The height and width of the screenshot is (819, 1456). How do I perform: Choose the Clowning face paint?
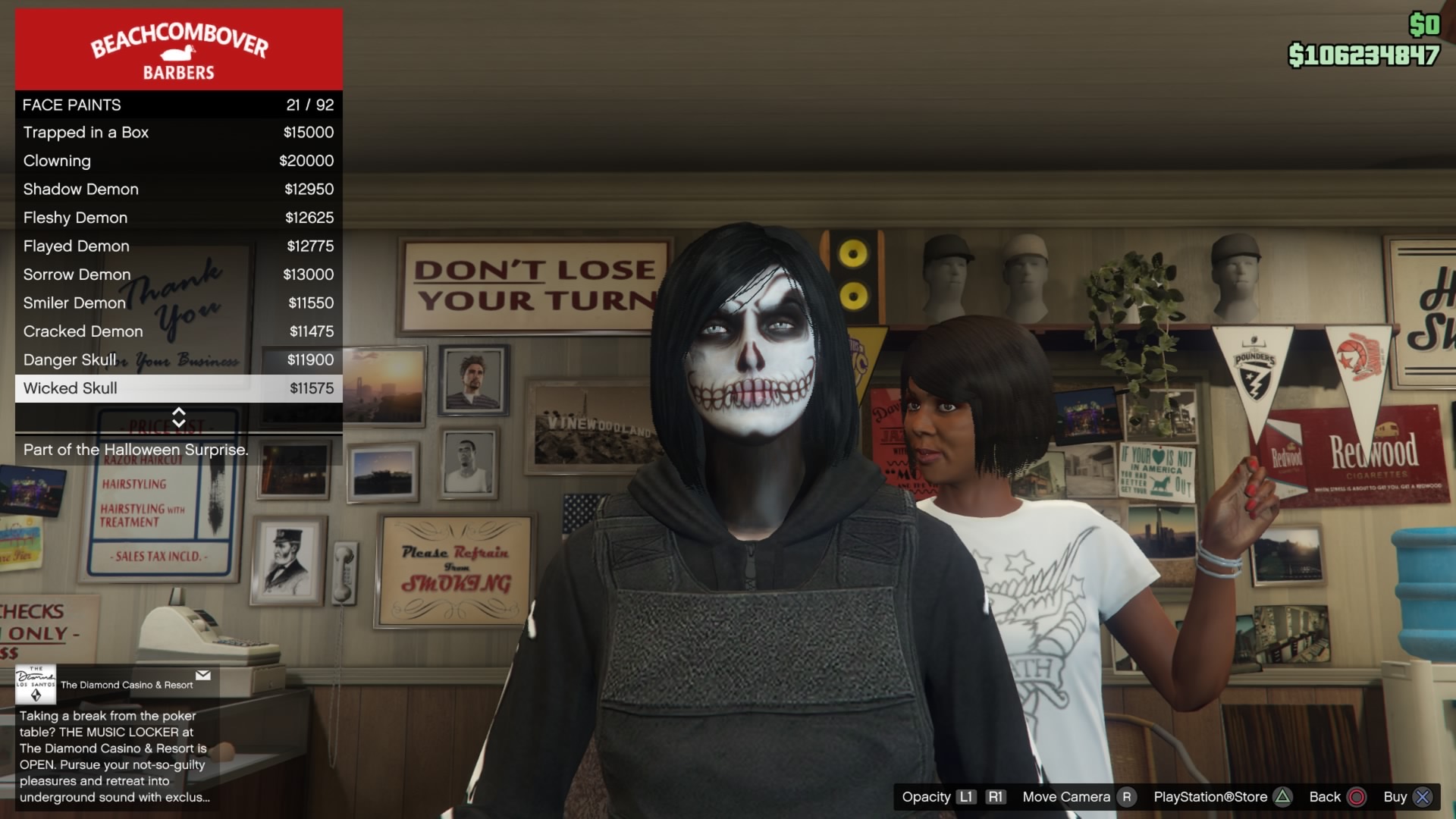[178, 161]
